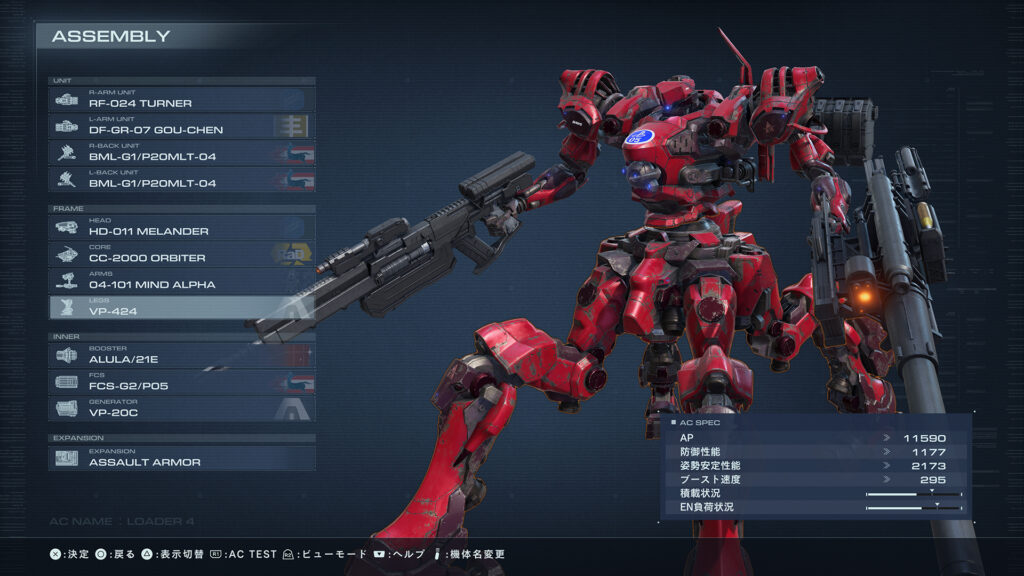Select the R-ARM UNIT RF-024 TURNER slot
The height and width of the screenshot is (576, 1024).
[182, 99]
